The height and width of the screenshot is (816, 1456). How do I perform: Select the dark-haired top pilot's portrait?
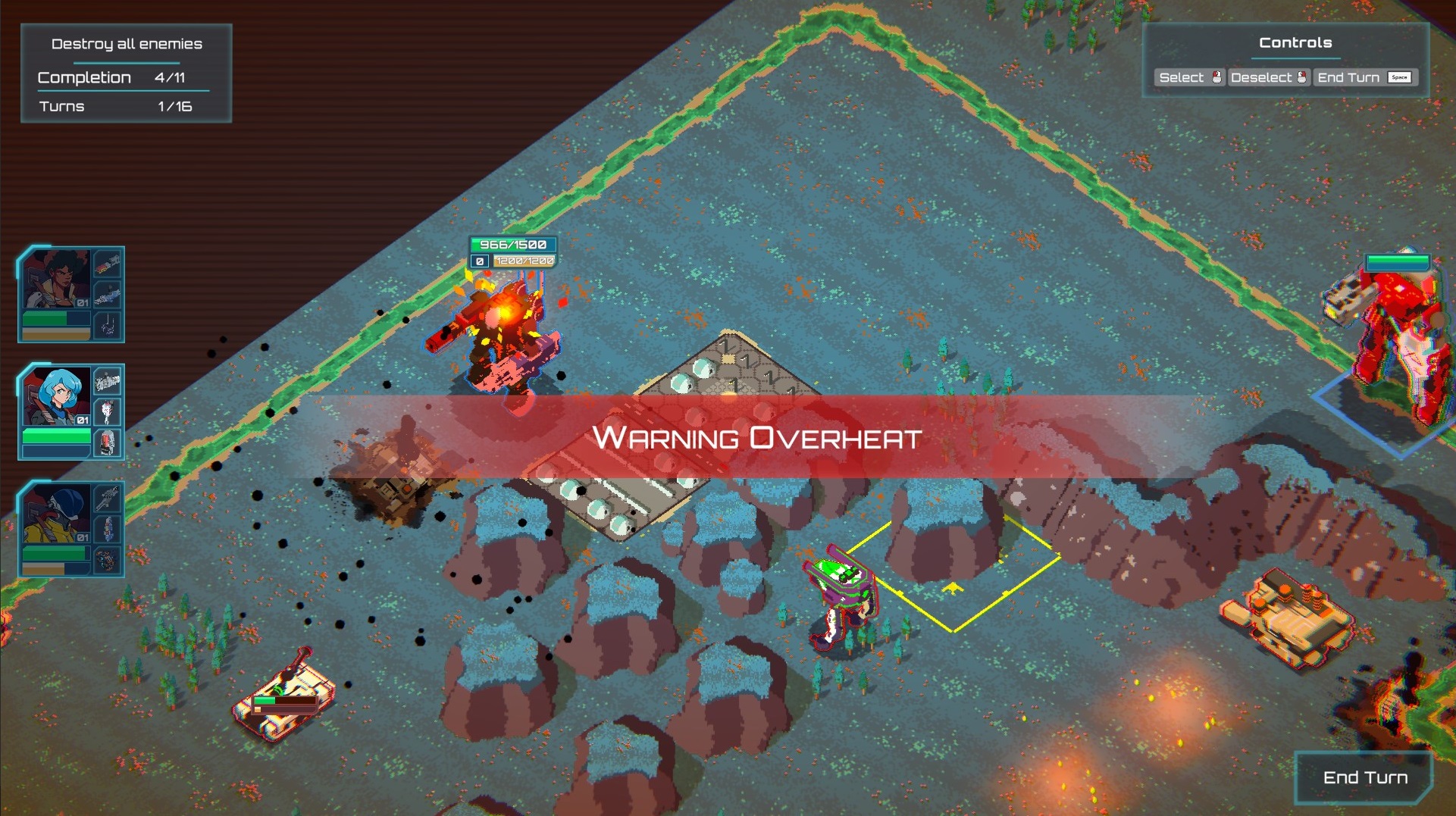(57, 279)
